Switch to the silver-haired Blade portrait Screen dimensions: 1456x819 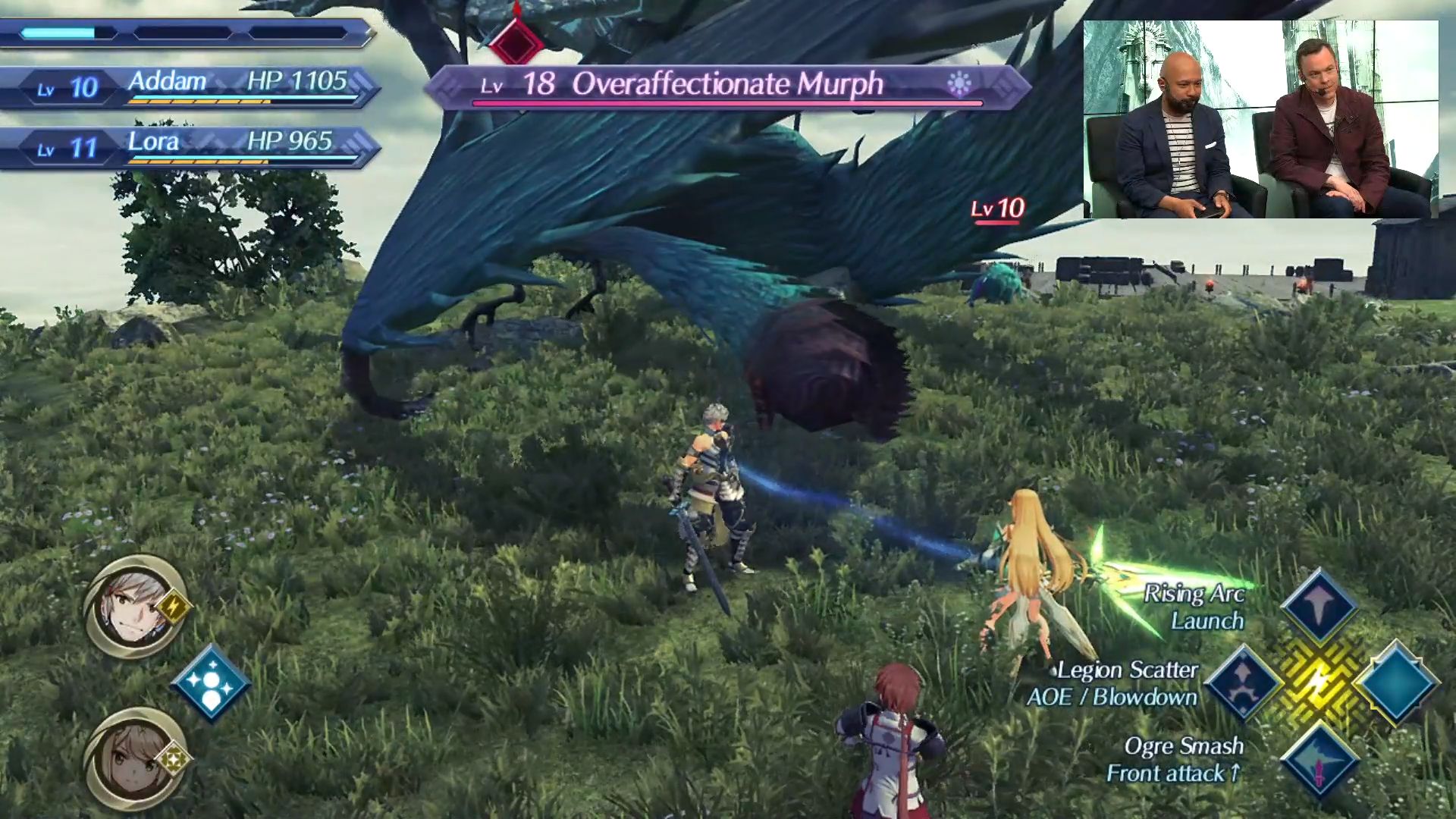pos(135,607)
